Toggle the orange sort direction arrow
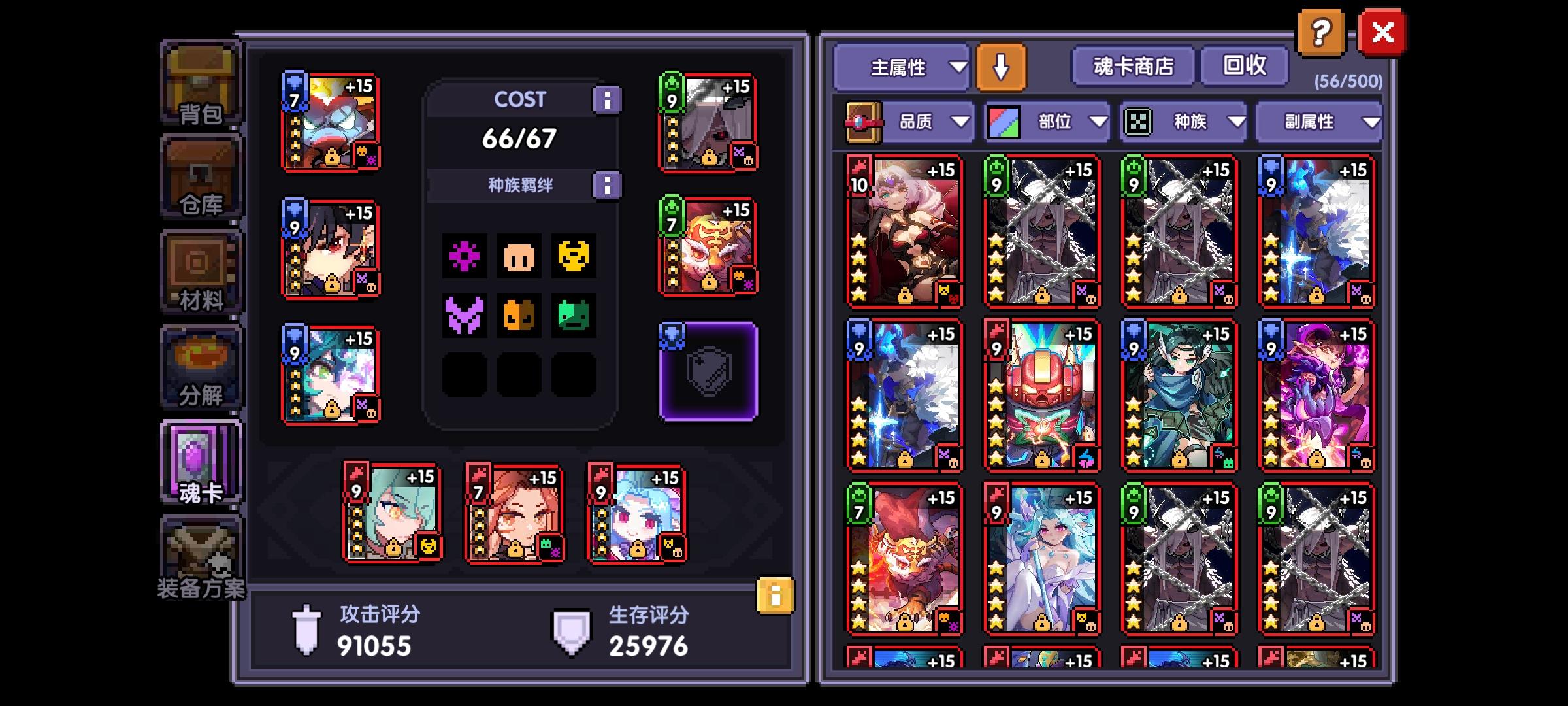1568x706 pixels. pos(1000,68)
